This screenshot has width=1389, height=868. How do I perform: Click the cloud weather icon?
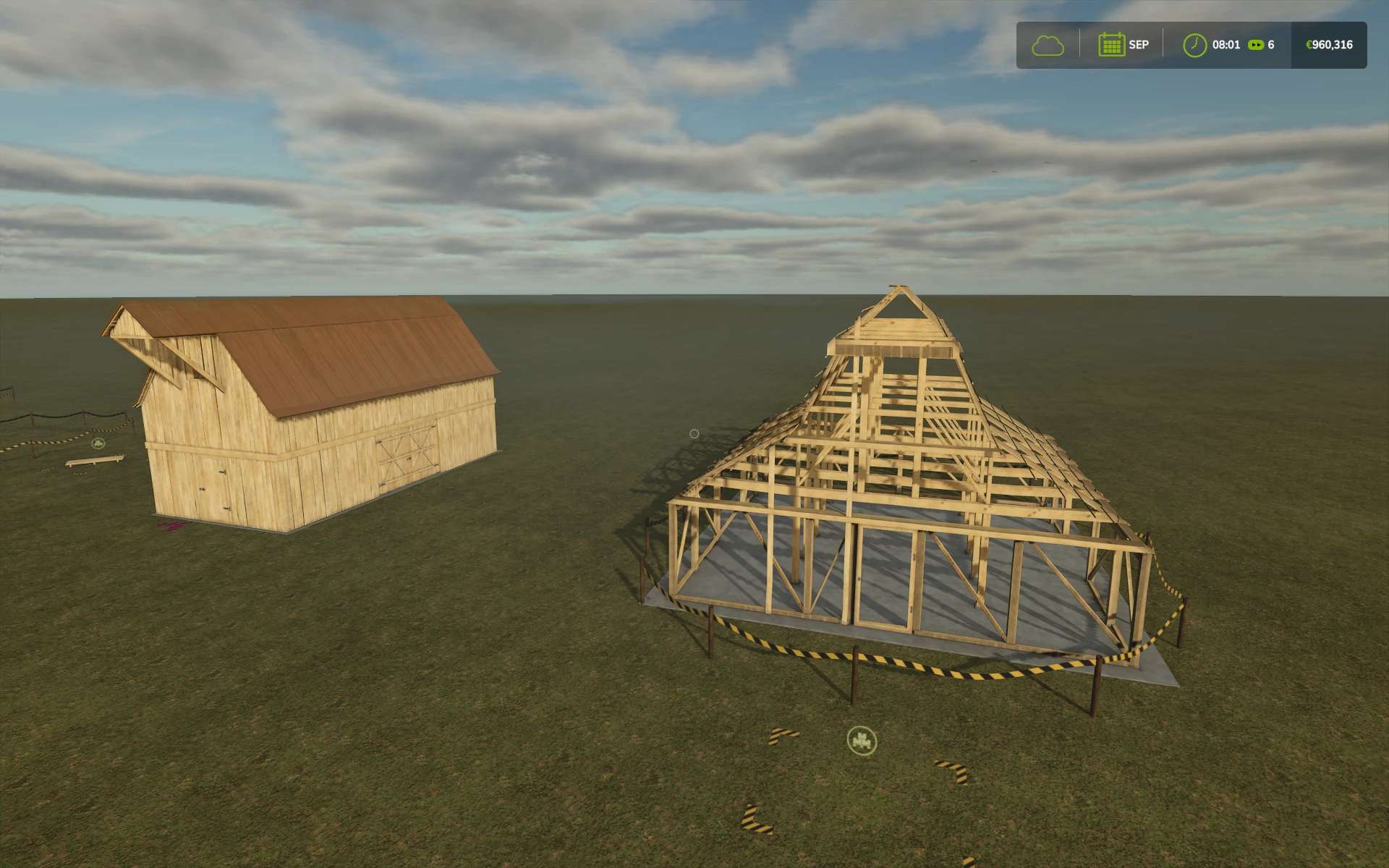1048,45
